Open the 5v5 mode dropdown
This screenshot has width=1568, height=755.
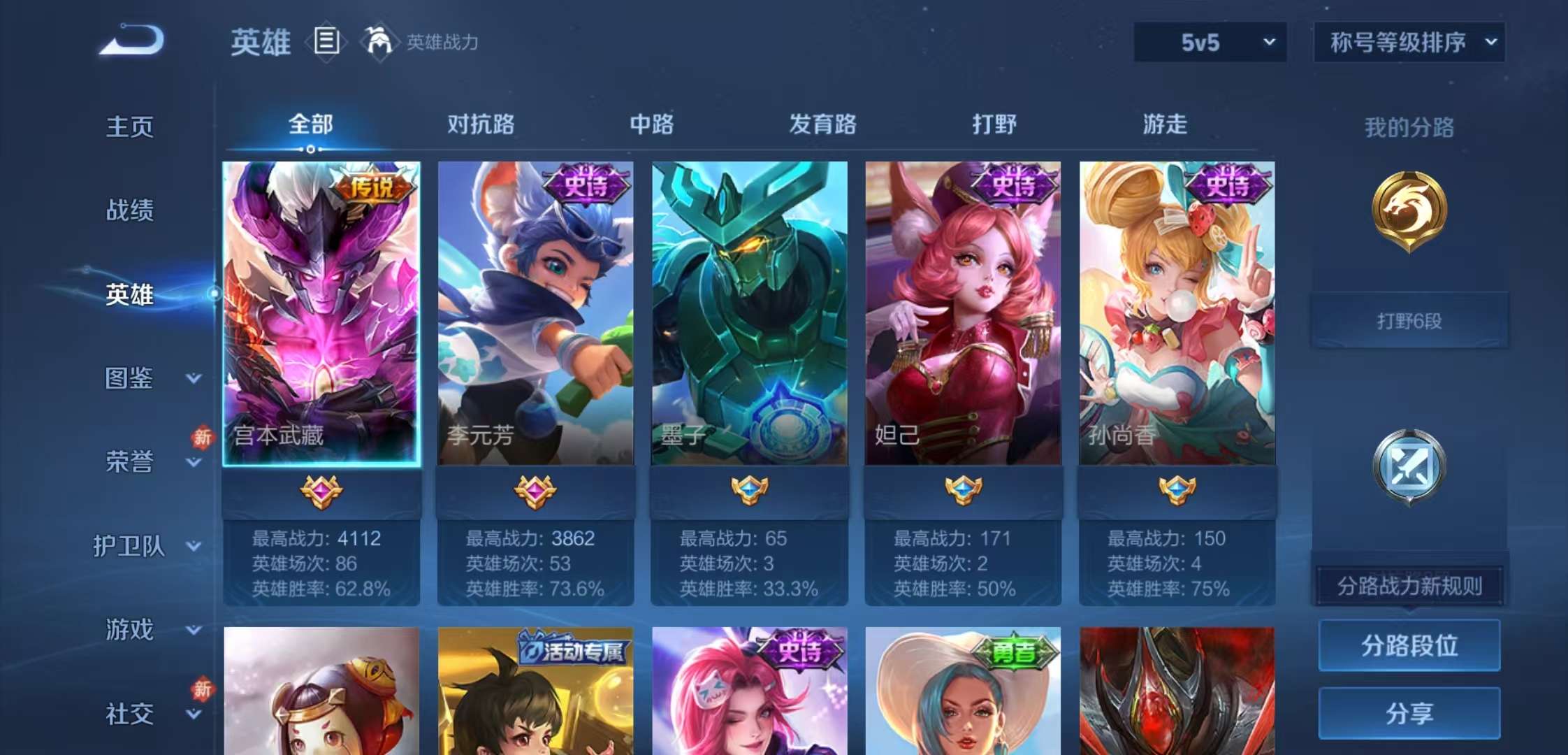(x=1209, y=42)
